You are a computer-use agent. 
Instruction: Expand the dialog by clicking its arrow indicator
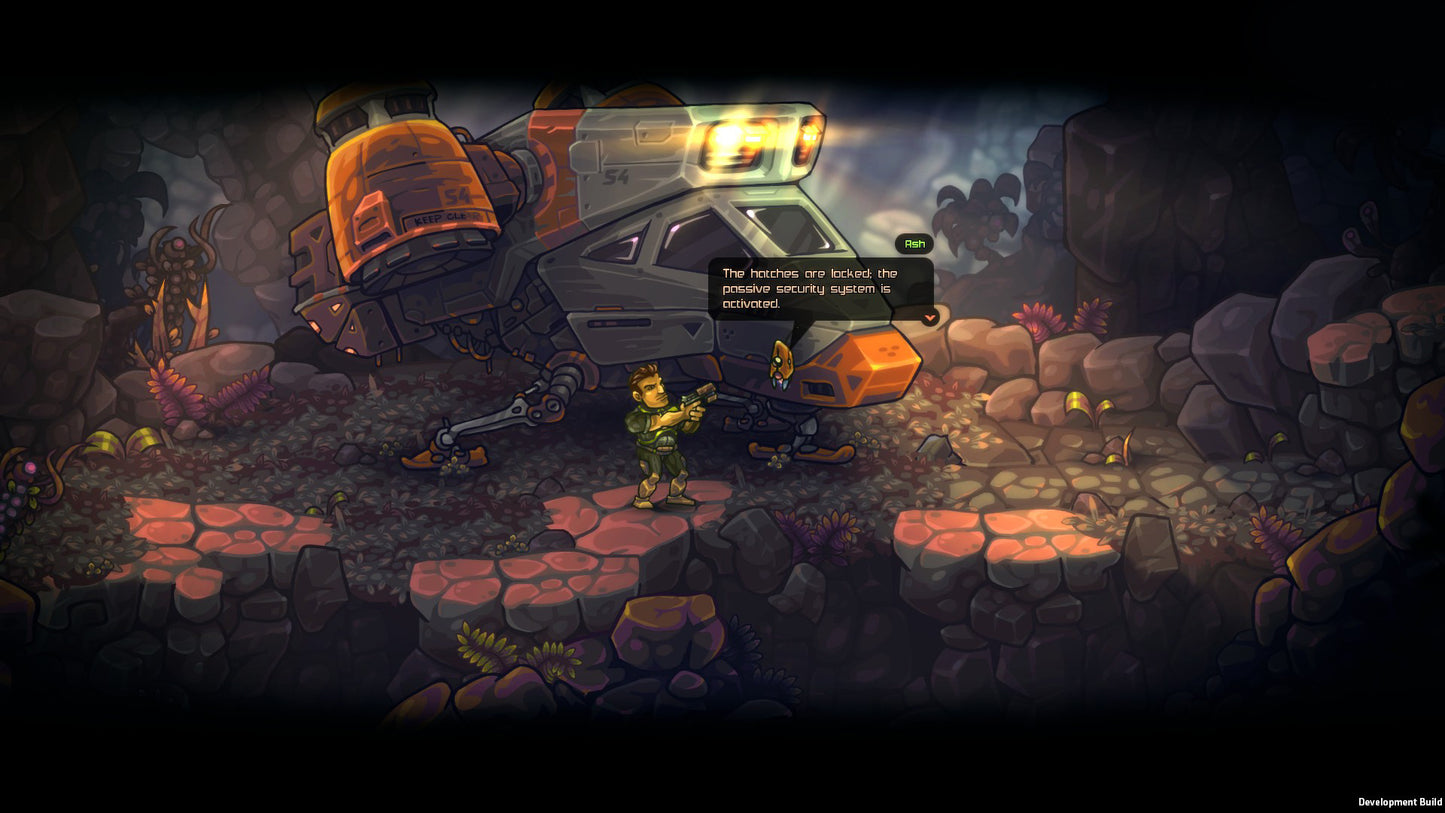929,319
